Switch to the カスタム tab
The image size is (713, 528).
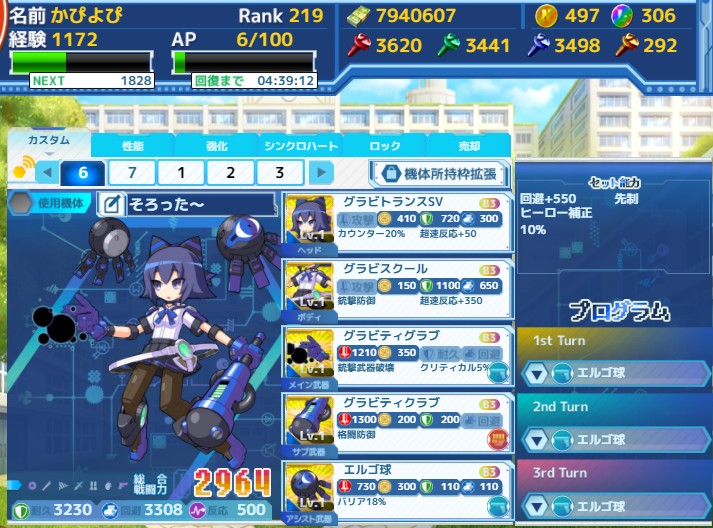[x=49, y=142]
